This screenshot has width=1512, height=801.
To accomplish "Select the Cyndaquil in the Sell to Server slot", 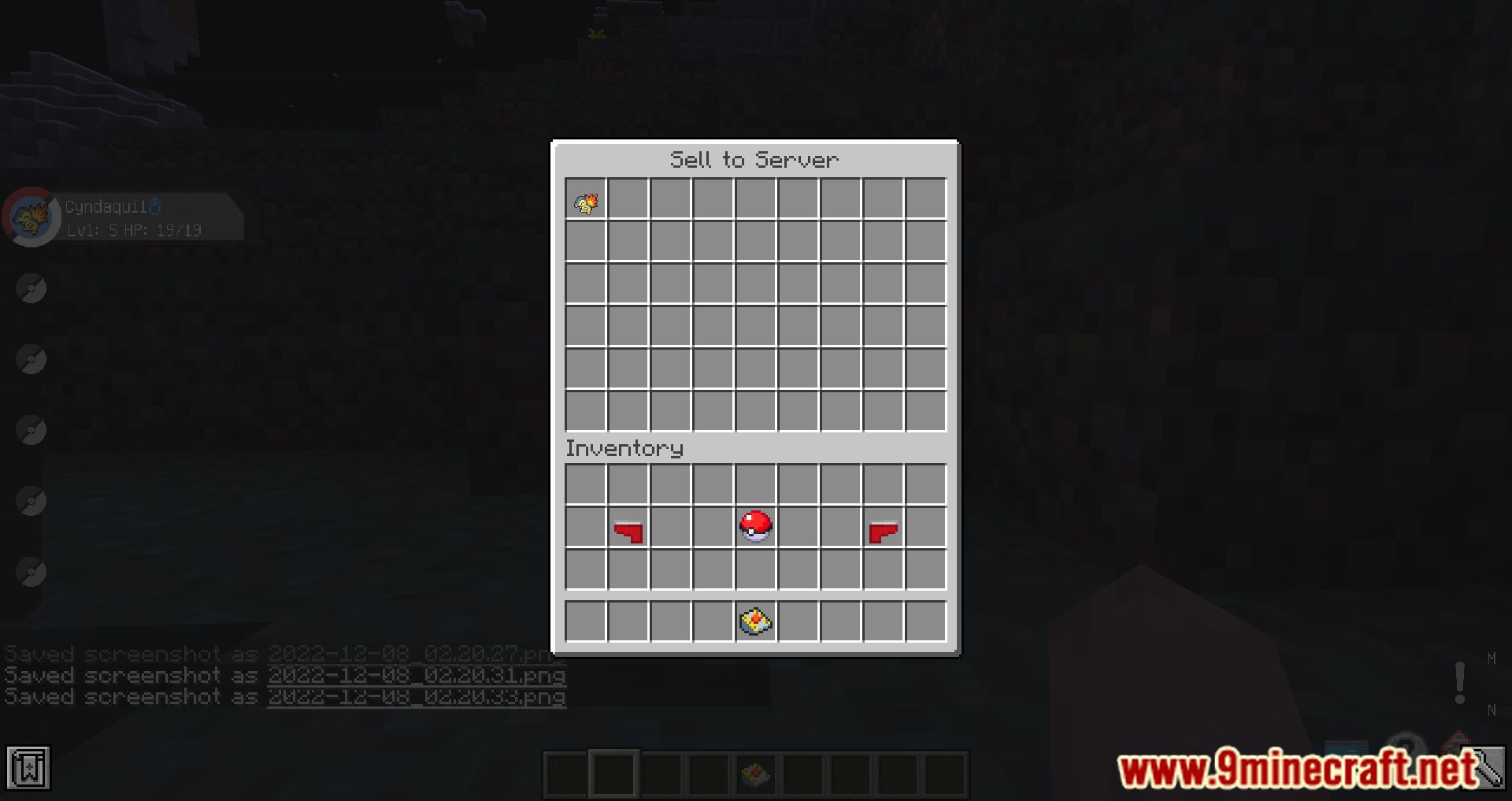I will (x=586, y=201).
